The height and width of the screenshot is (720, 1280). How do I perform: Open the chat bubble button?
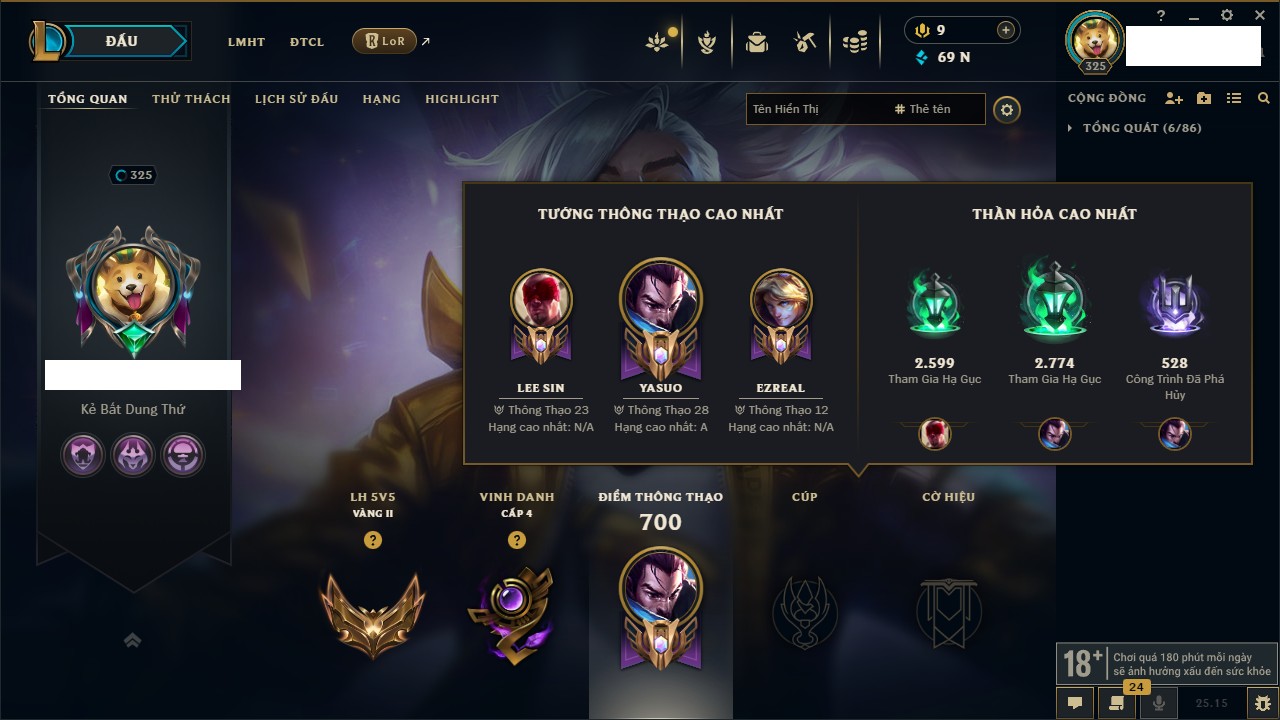(x=1075, y=703)
